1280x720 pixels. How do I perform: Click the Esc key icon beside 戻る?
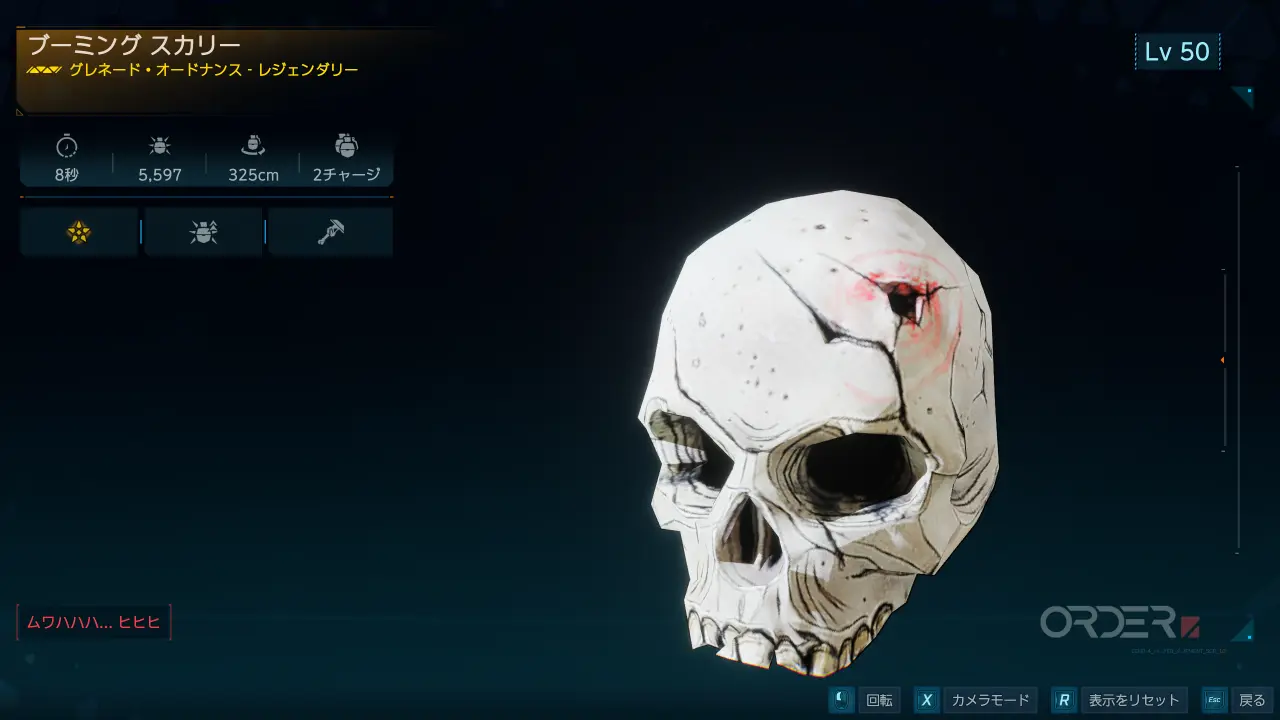click(x=1214, y=700)
